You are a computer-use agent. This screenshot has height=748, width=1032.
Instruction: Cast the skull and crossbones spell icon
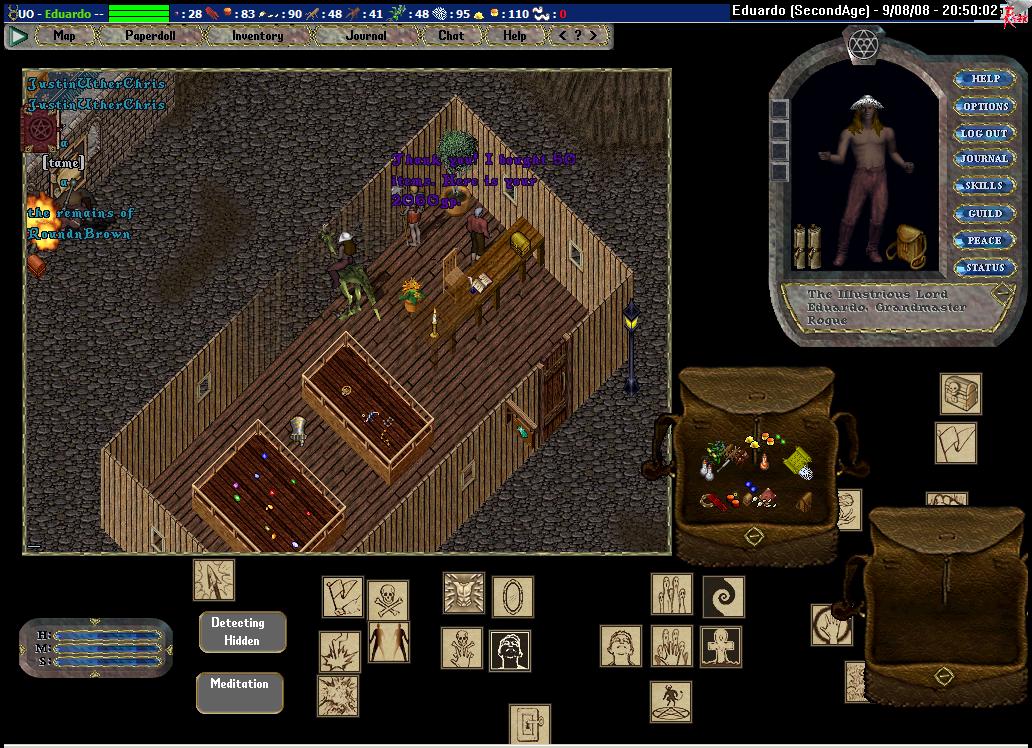388,600
